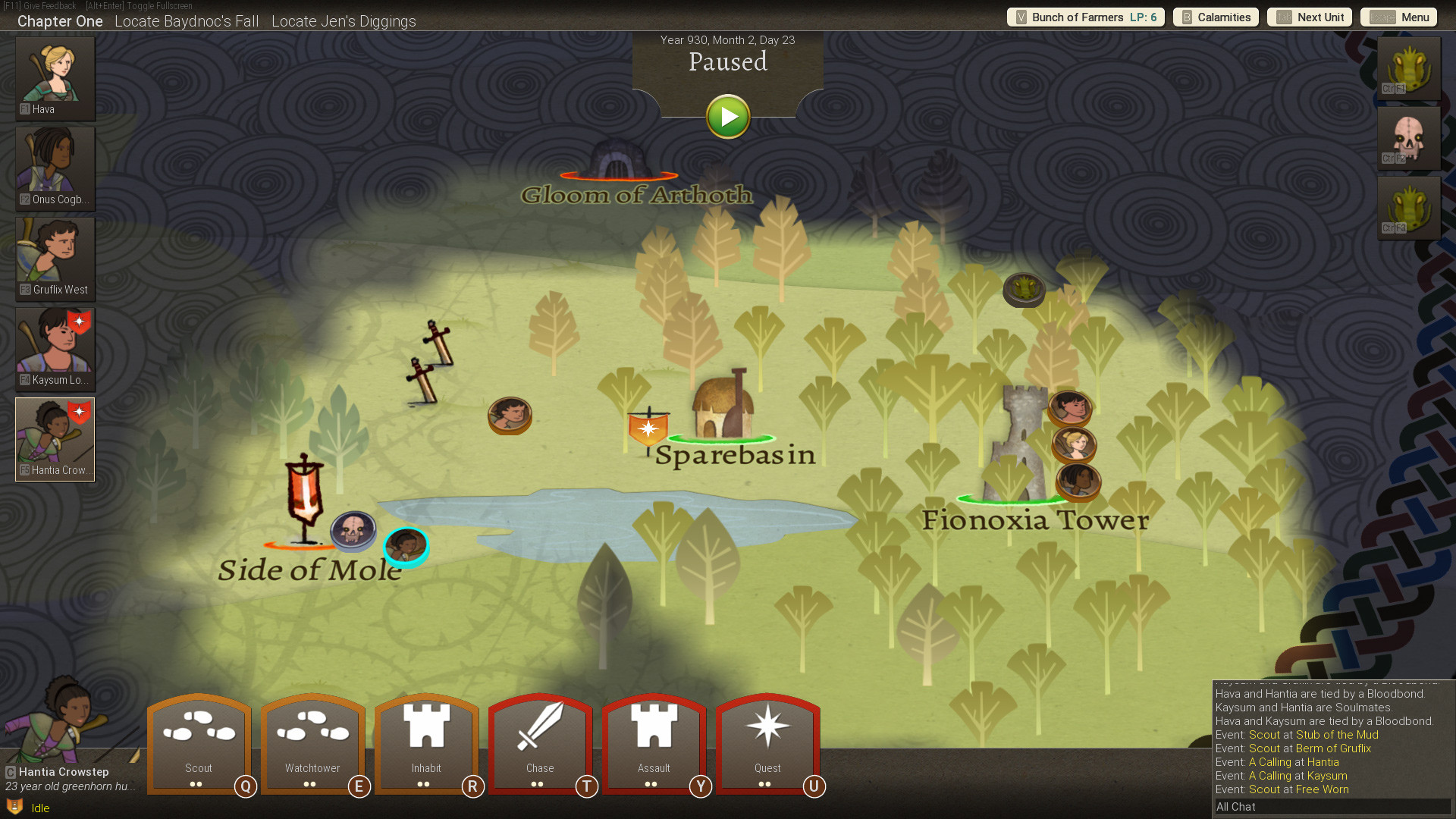Select the Kaysum hero portrait
The height and width of the screenshot is (819, 1456).
tap(55, 349)
